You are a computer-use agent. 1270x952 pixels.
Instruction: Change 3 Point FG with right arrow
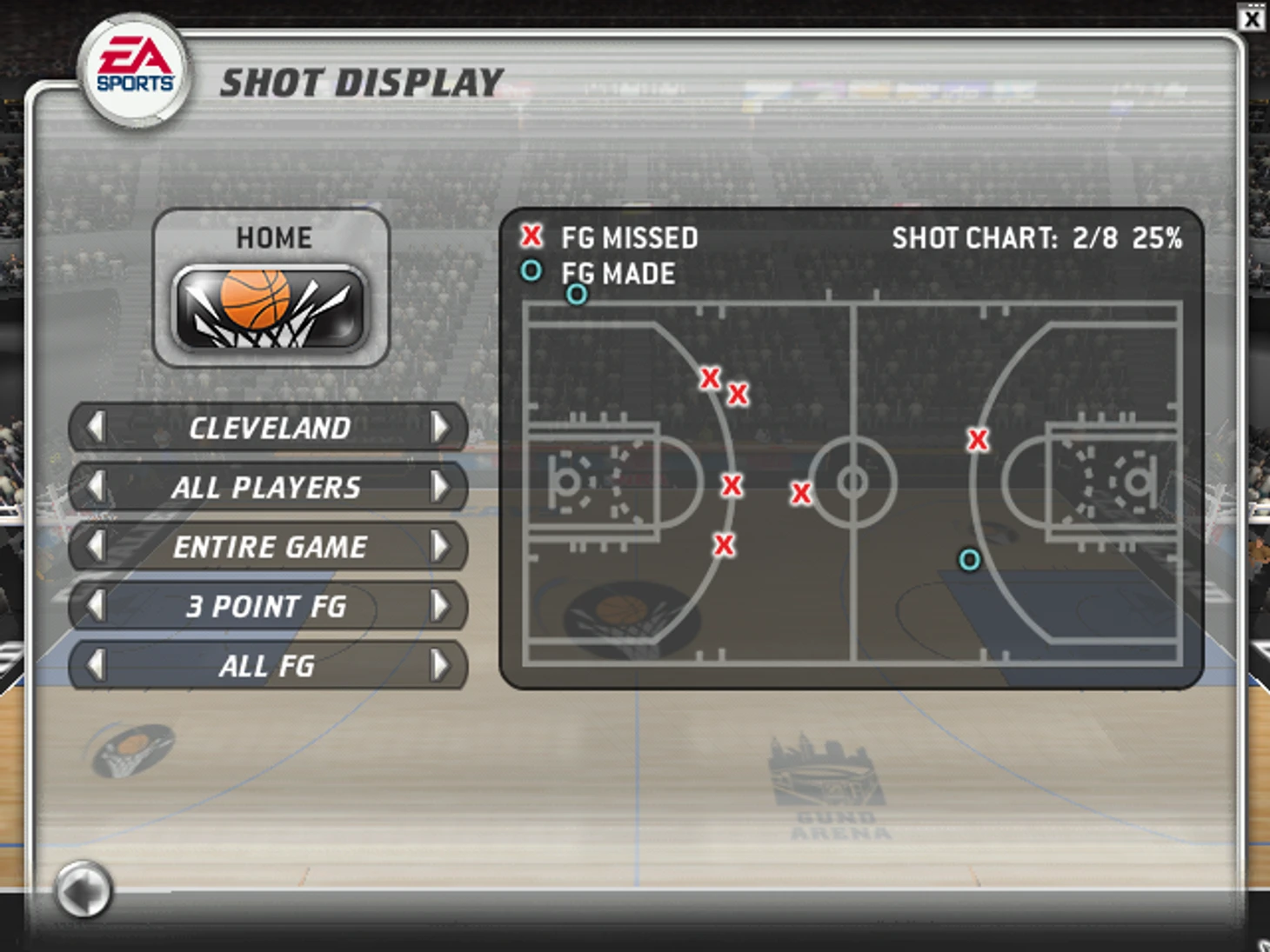click(x=439, y=606)
